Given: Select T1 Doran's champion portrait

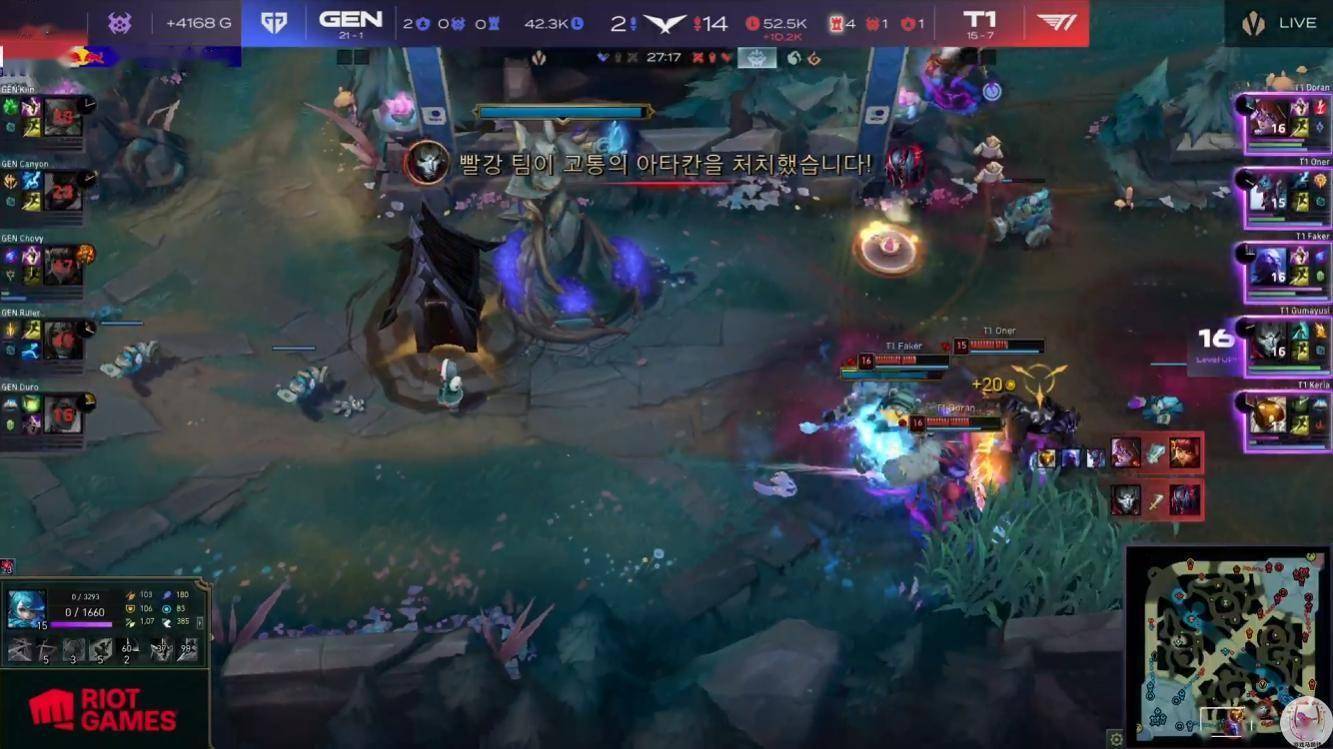Looking at the screenshot, I should pyautogui.click(x=1269, y=123).
